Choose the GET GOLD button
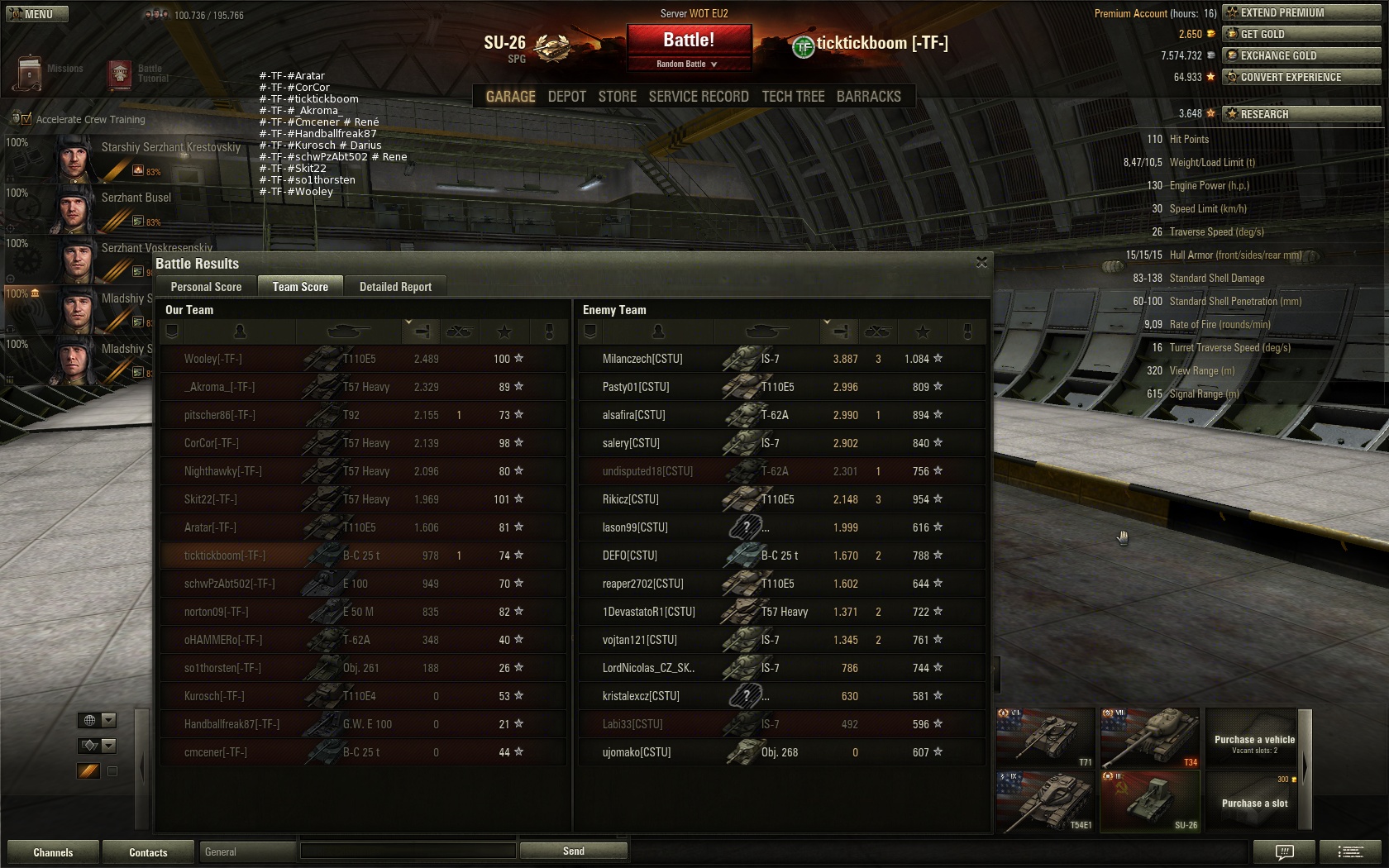The width and height of the screenshot is (1389, 868). coord(1301,34)
